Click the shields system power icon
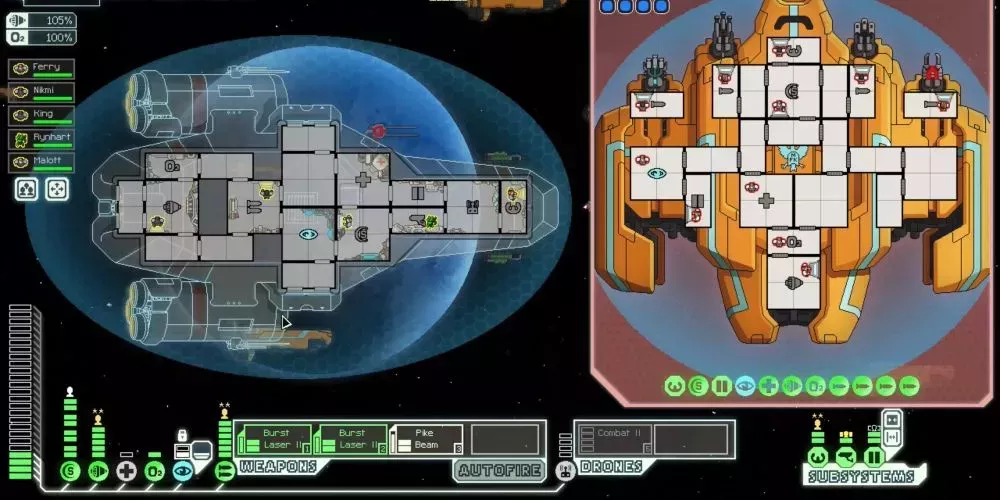1000x500 pixels. pos(69,471)
